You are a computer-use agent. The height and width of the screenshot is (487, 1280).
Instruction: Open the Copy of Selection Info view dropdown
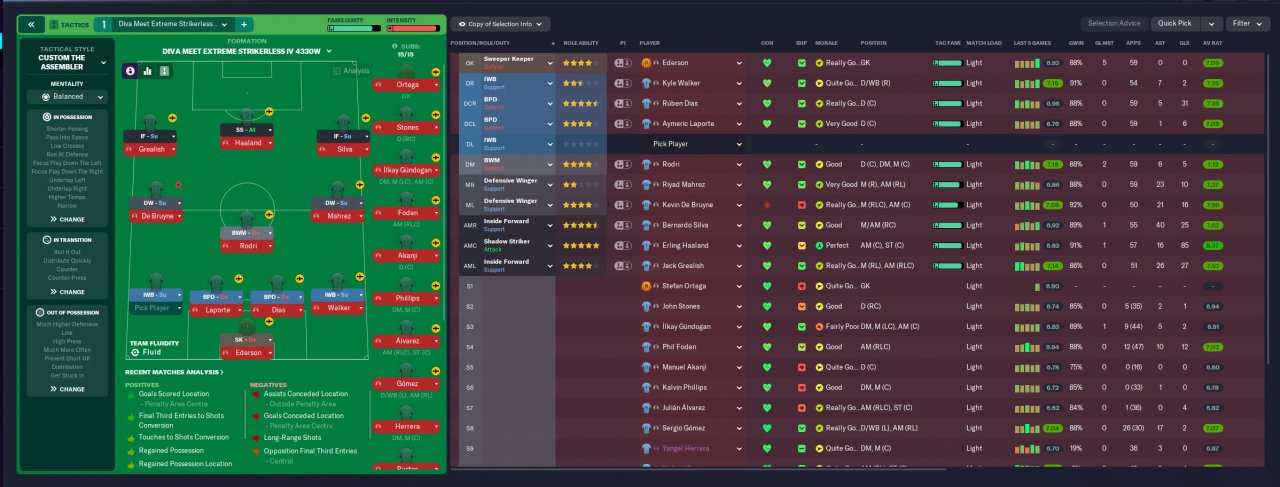click(x=505, y=23)
